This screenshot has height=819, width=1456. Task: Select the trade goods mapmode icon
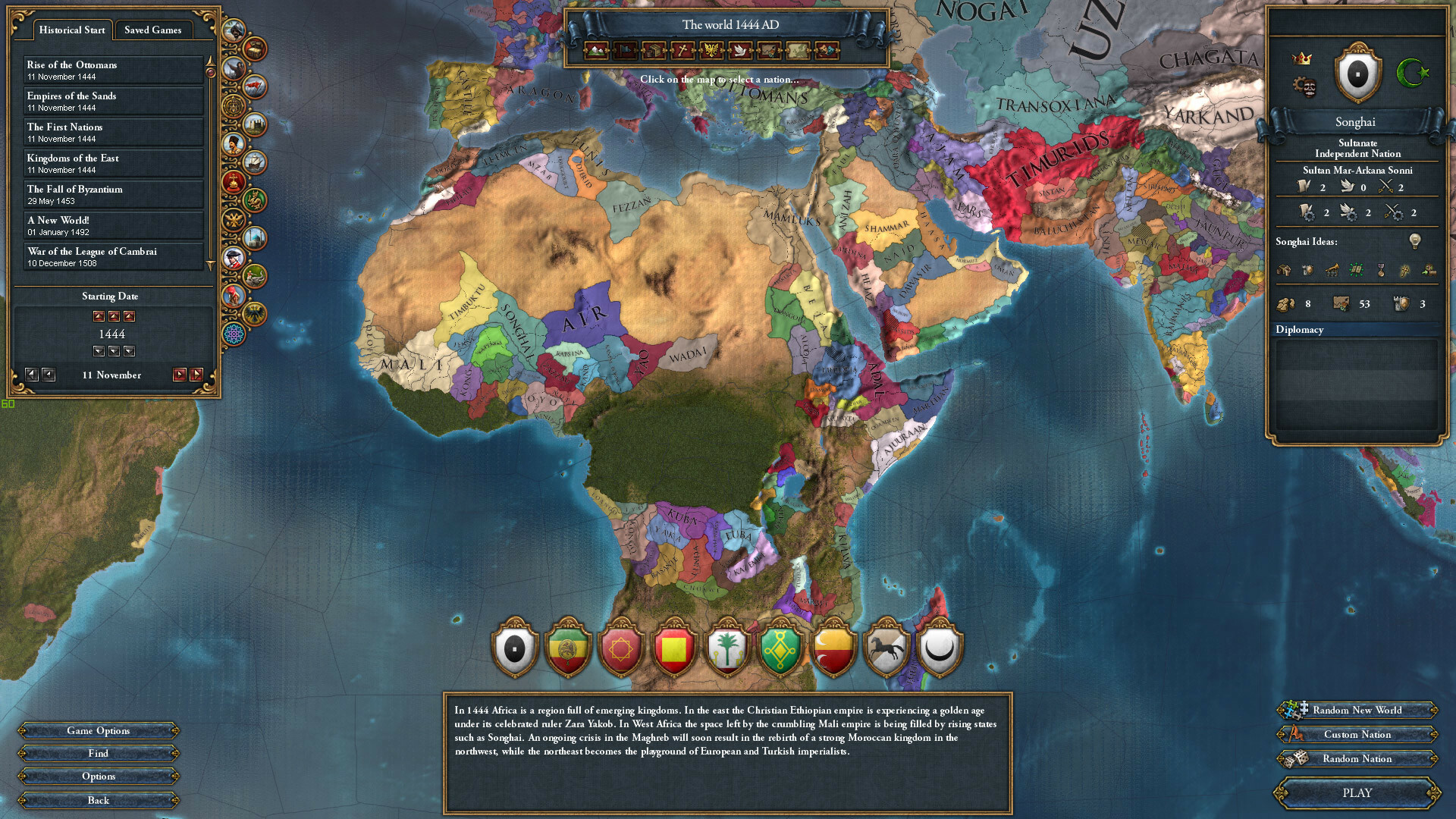pyautogui.click(x=654, y=51)
